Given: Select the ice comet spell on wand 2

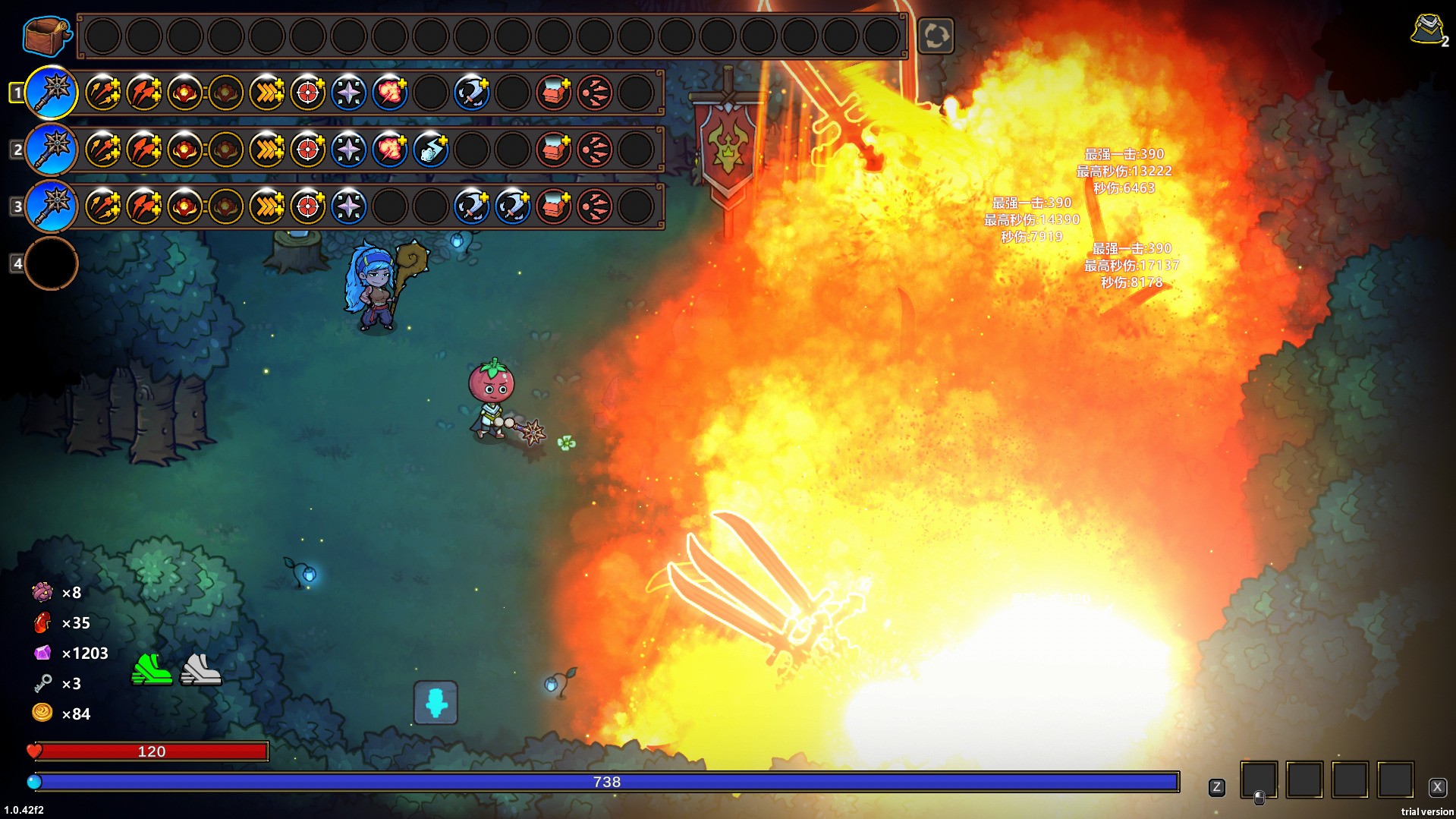Looking at the screenshot, I should point(431,150).
